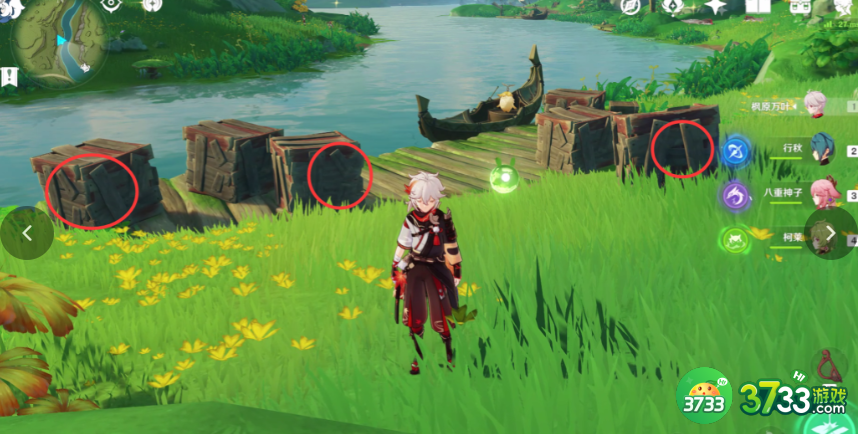Click the blue Hydro sword indicator beside 行秋
The width and height of the screenshot is (858, 434).
737,152
